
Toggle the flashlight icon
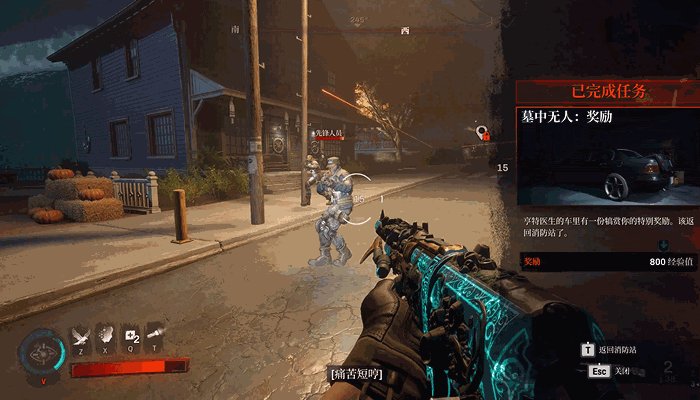155,339
